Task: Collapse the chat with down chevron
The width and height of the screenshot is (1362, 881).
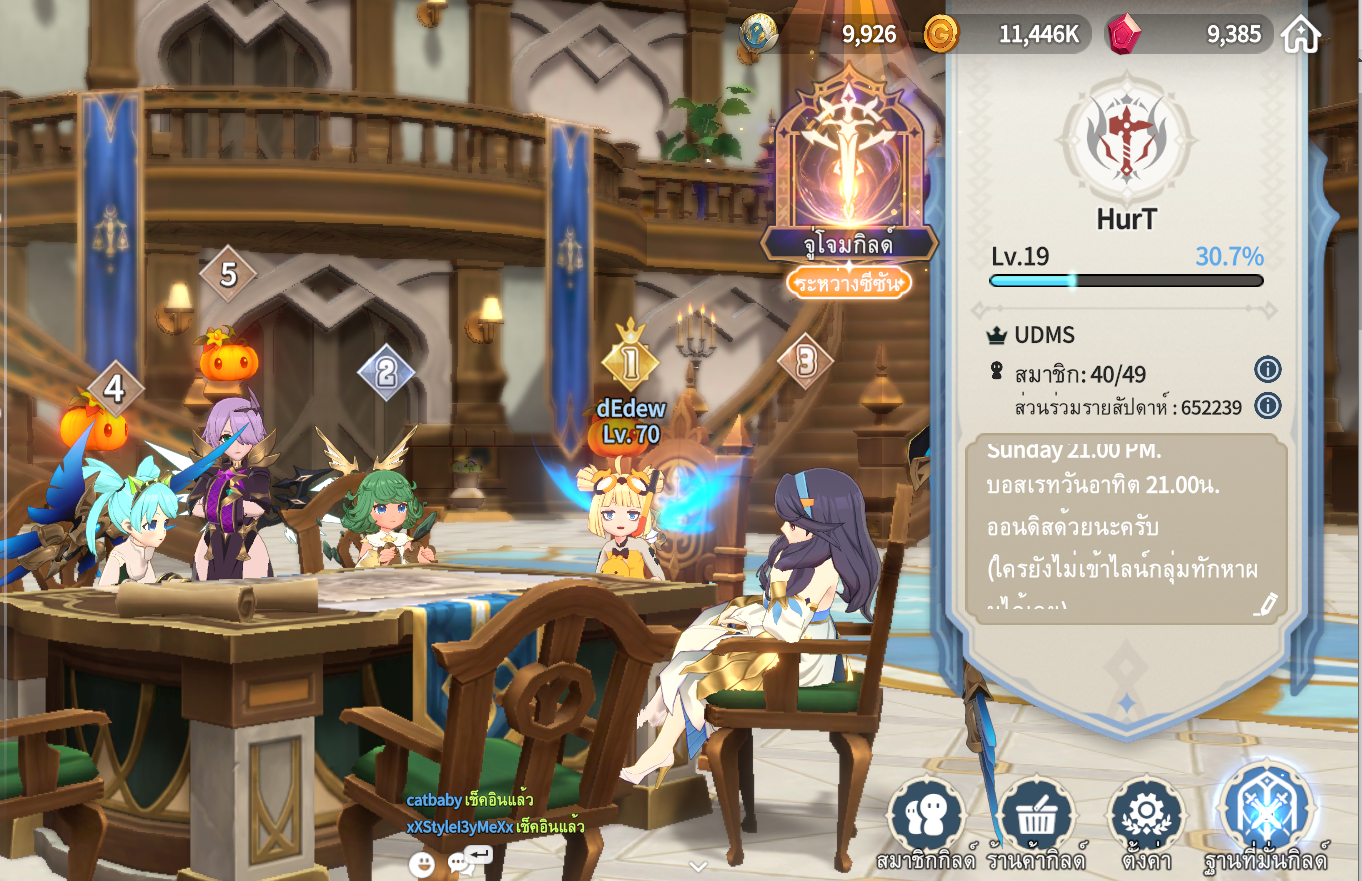Action: click(x=698, y=866)
